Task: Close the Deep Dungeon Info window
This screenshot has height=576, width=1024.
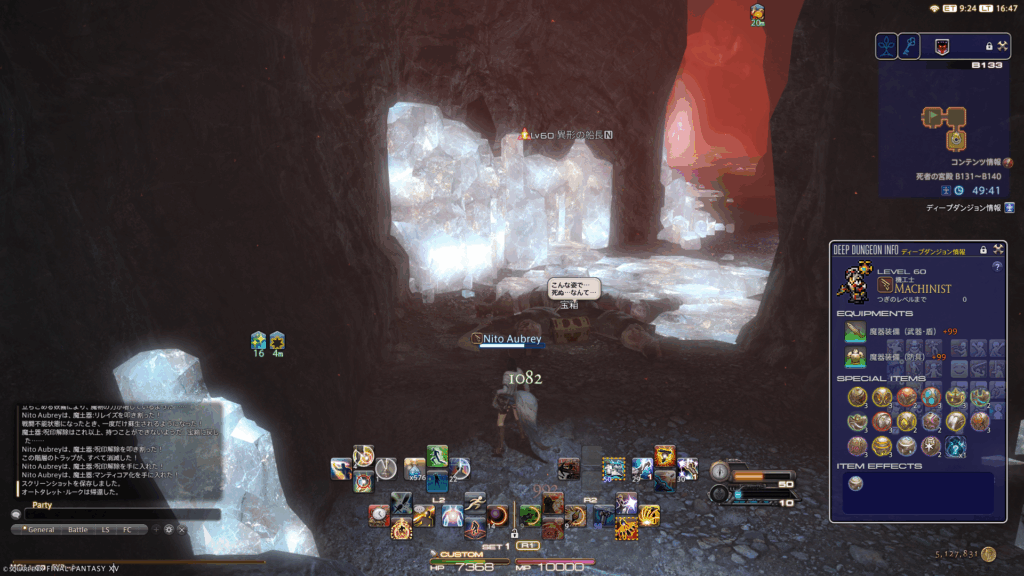Action: [x=997, y=249]
